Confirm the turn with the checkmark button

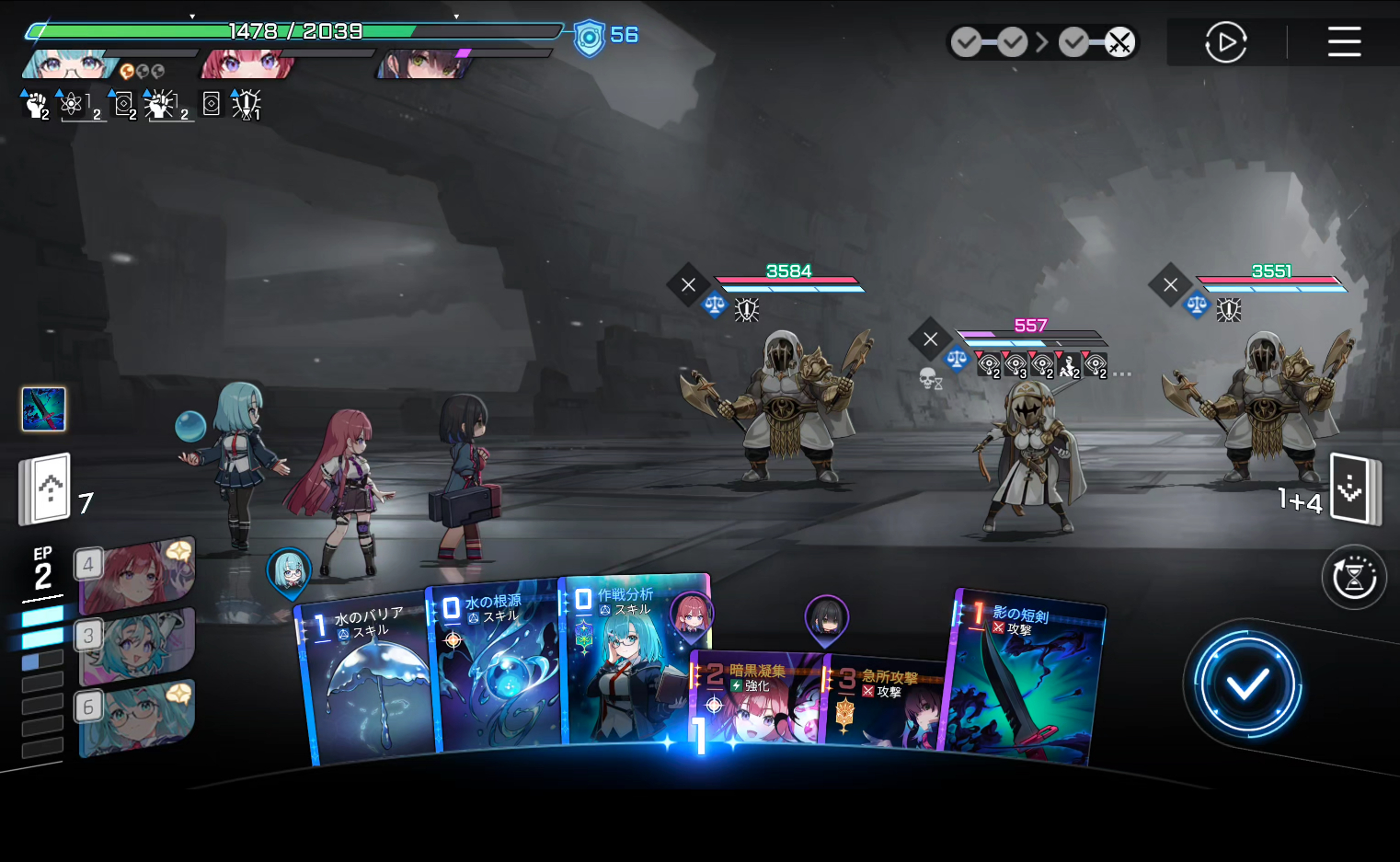click(1246, 684)
